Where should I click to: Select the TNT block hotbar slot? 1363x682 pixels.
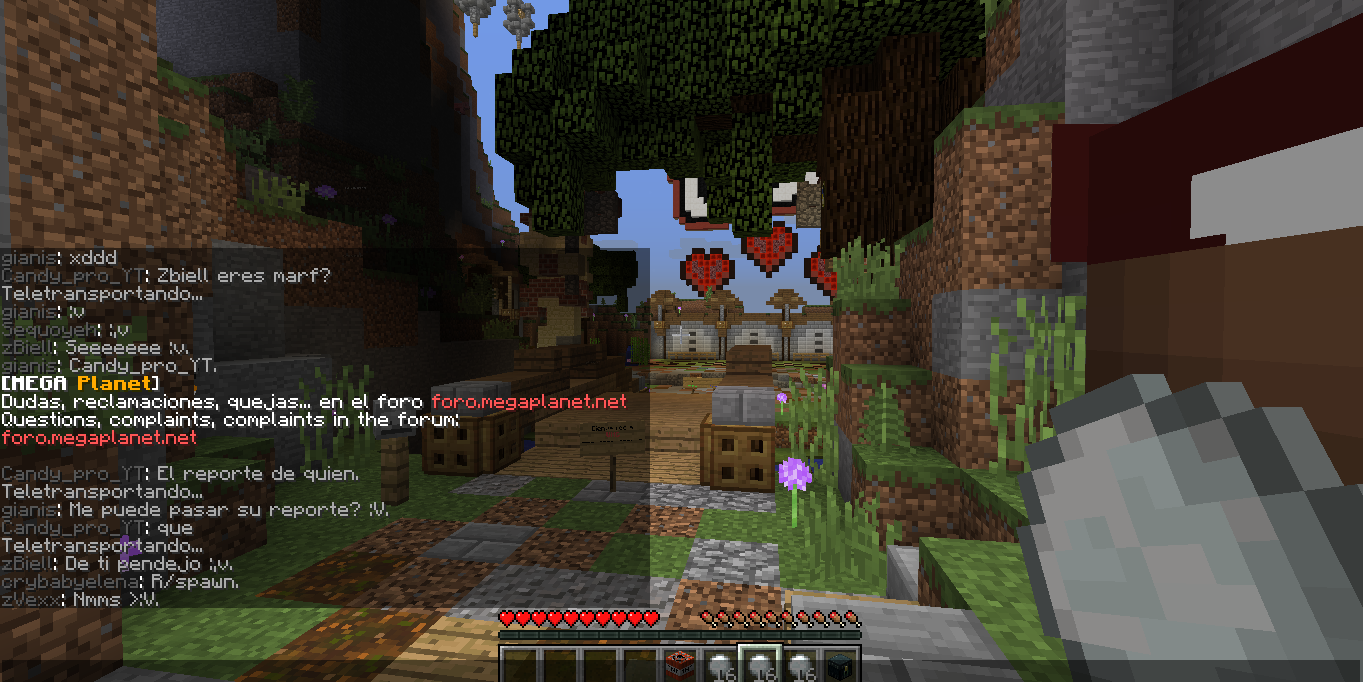(680, 665)
